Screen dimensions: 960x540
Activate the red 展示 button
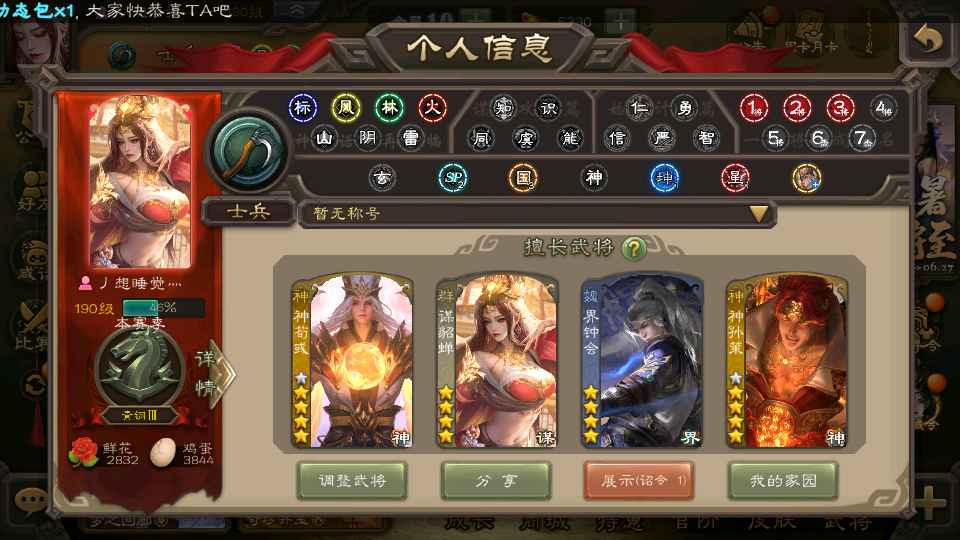639,481
